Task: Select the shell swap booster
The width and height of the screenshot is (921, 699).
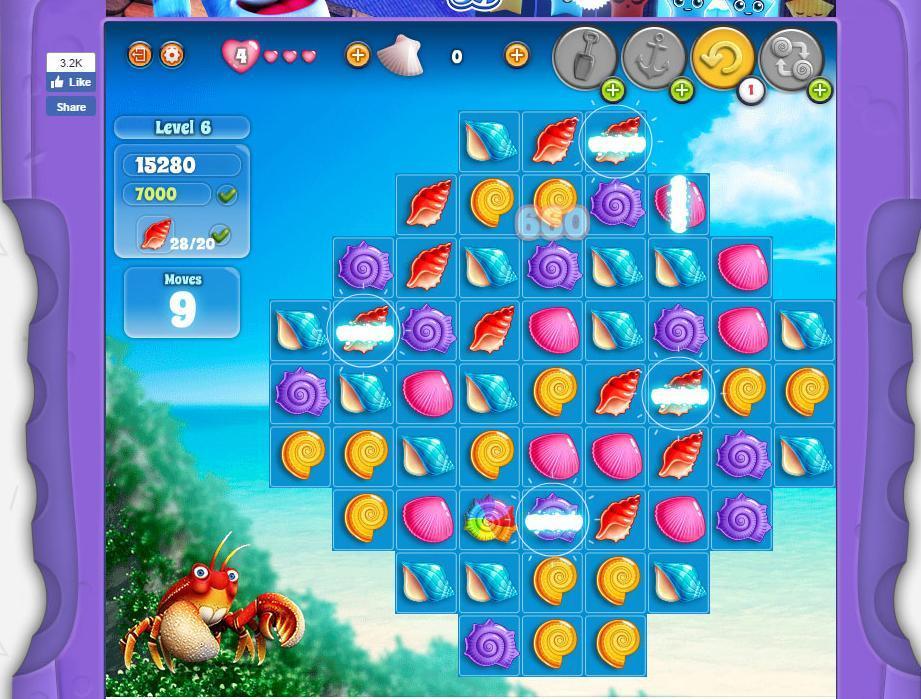Action: [x=790, y=57]
